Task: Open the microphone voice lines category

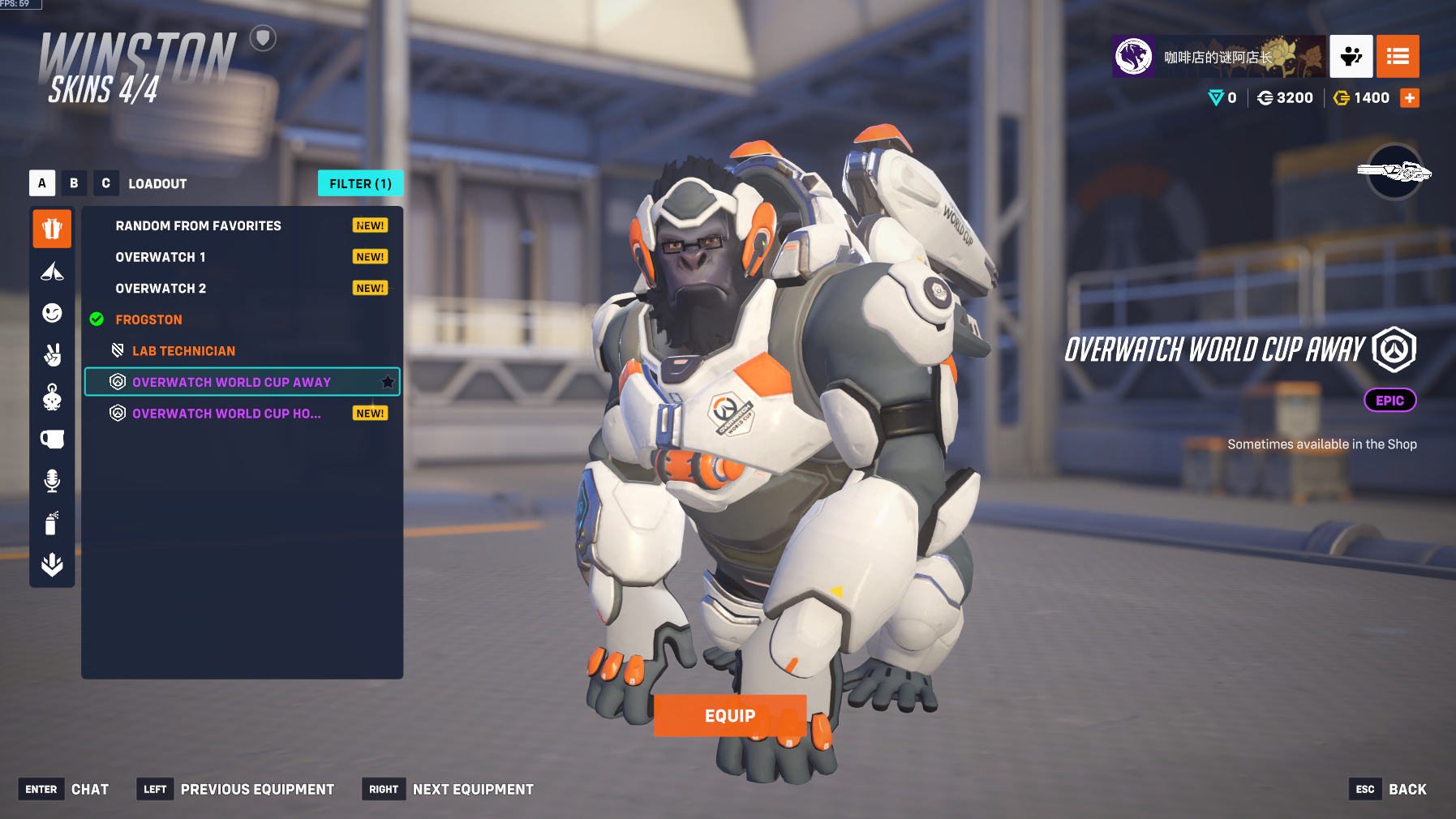Action: 52,481
